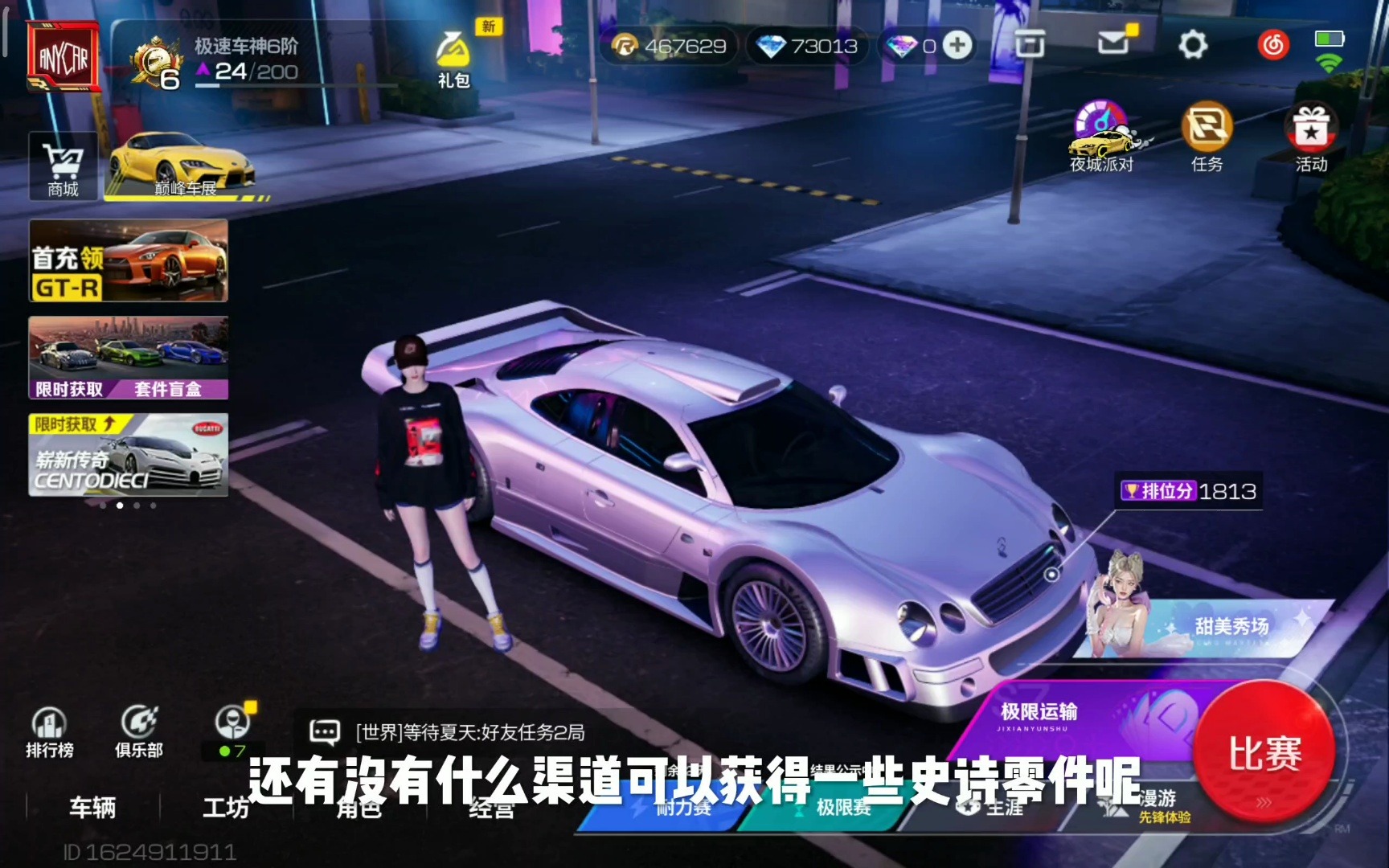Open the 巅峰车展 car show
Image resolution: width=1389 pixels, height=868 pixels.
(185, 166)
